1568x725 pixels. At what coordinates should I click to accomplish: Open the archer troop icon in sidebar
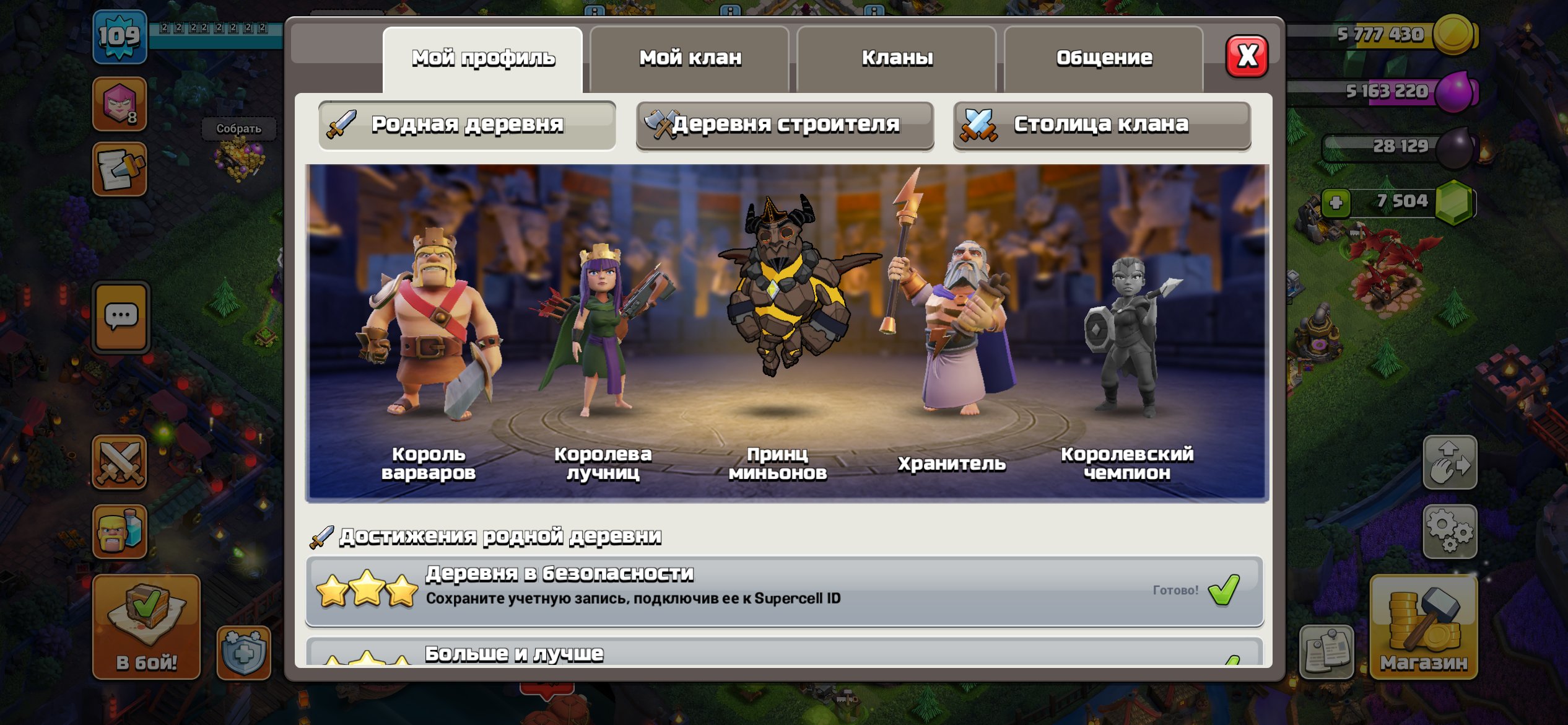click(x=120, y=104)
